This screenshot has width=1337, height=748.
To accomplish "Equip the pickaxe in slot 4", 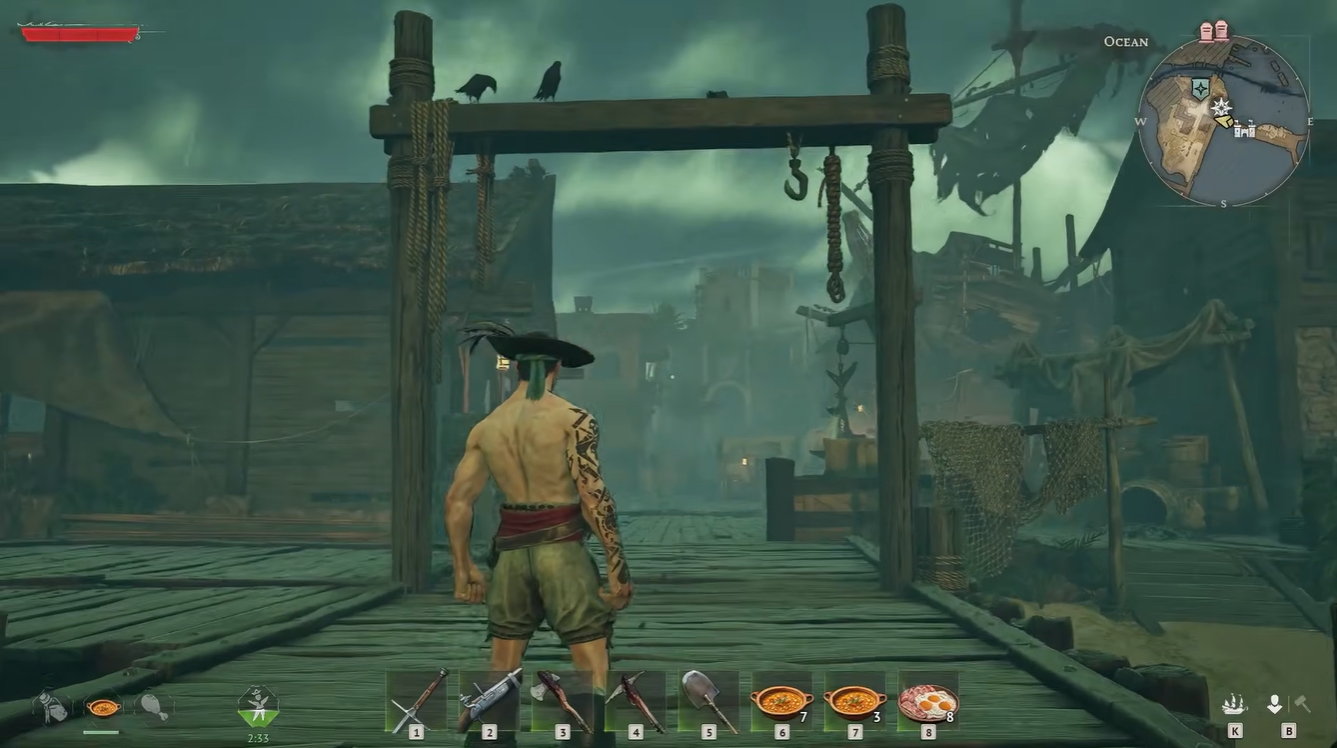I will pyautogui.click(x=634, y=697).
